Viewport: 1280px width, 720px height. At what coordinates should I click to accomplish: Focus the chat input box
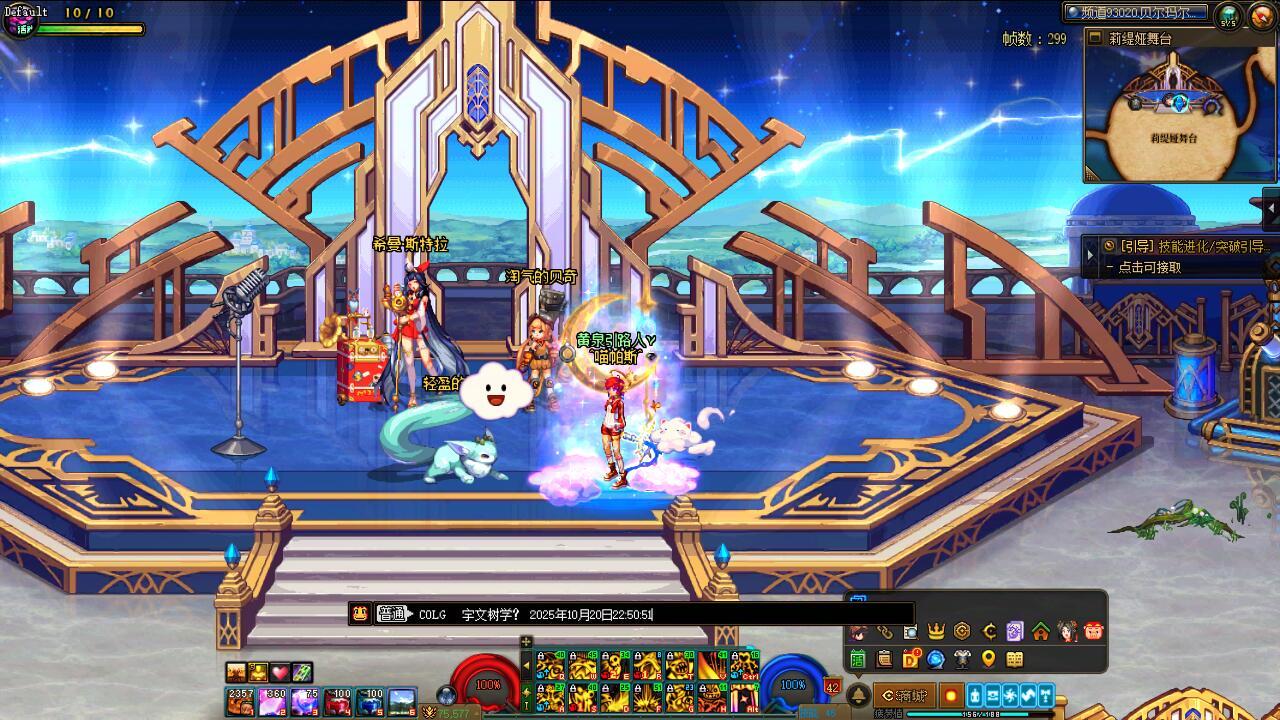tap(780, 614)
